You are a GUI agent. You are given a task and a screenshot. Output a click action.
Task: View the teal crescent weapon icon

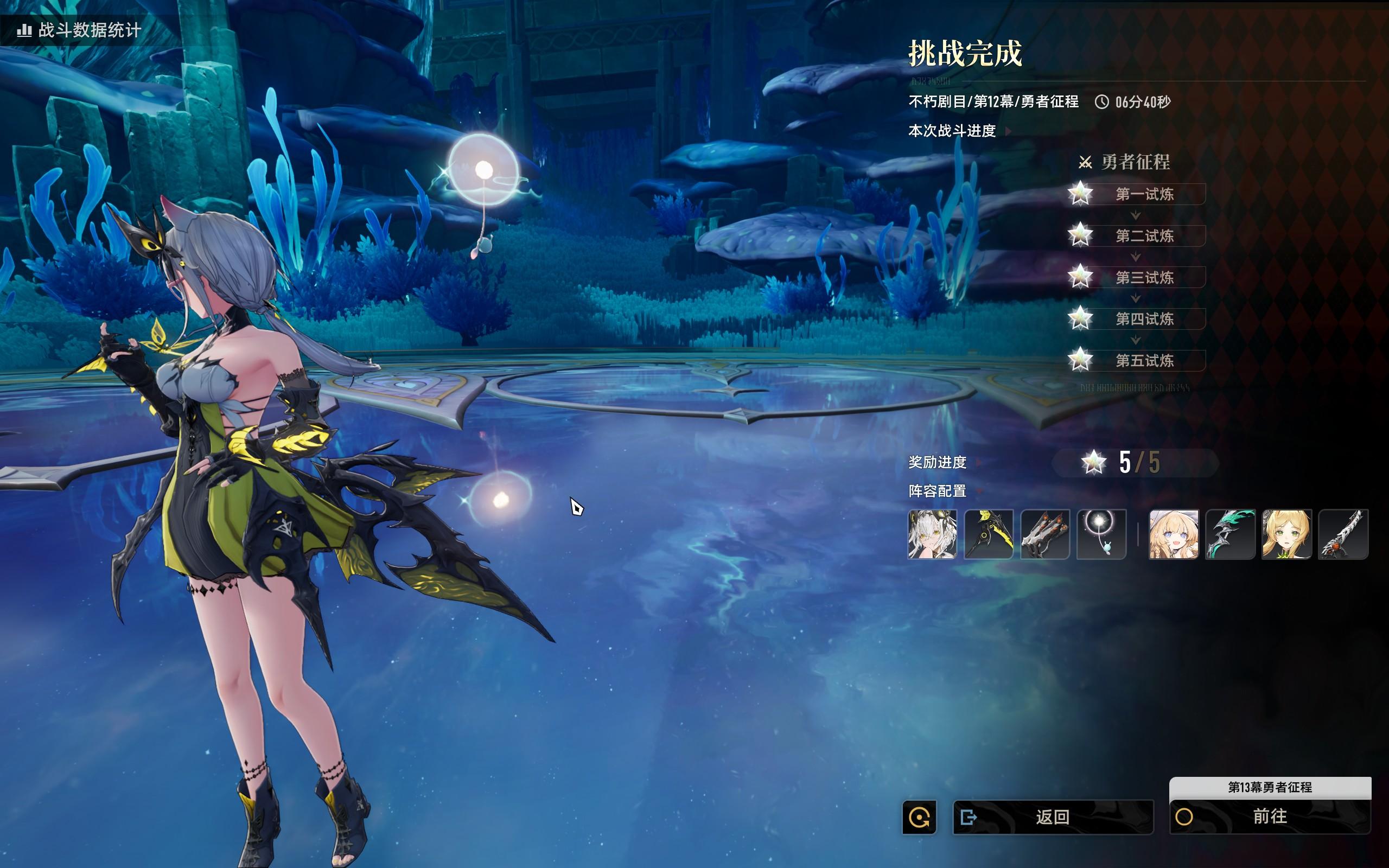(x=1230, y=534)
